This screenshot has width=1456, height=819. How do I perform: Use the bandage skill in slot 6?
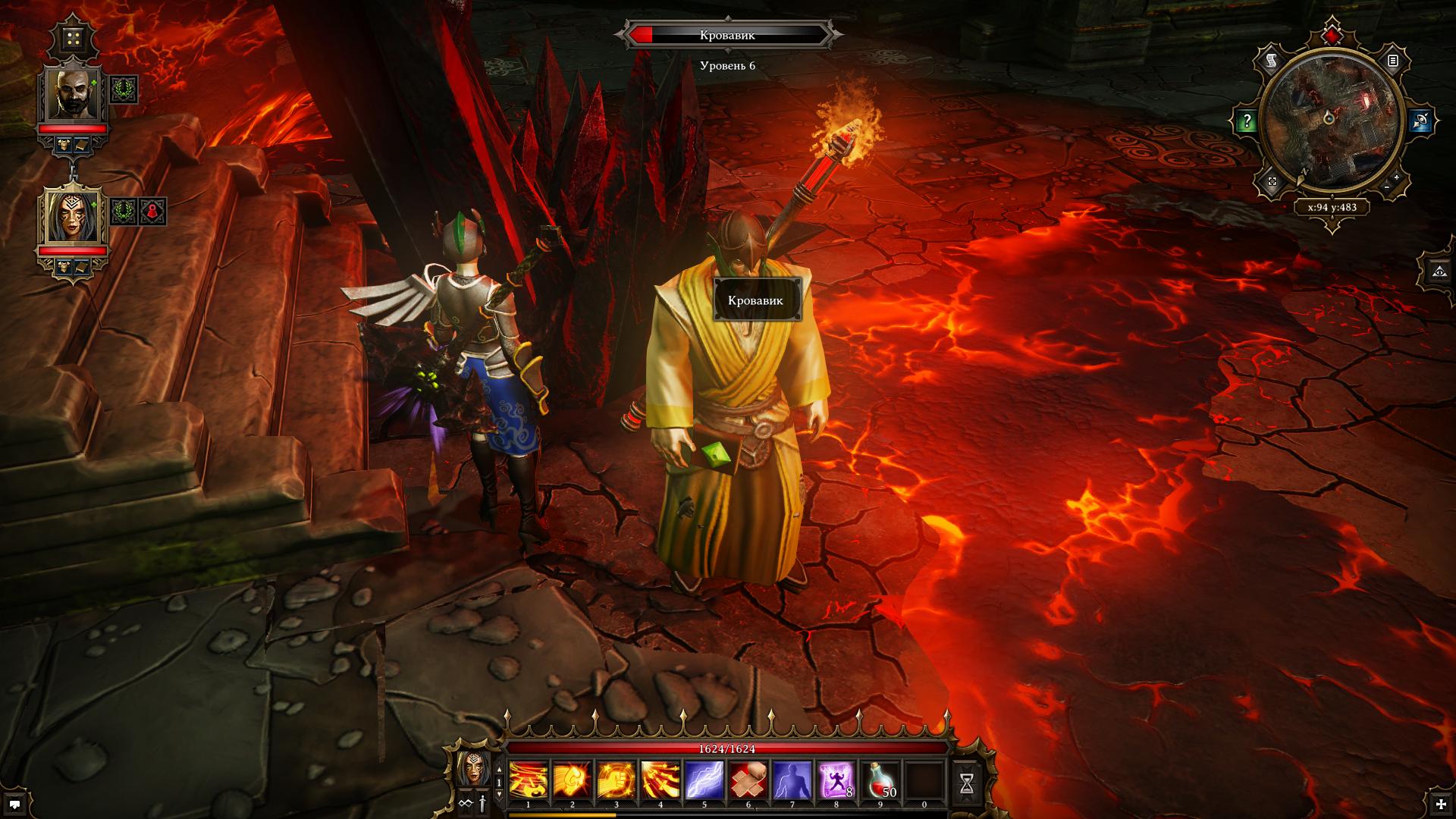pos(748,780)
